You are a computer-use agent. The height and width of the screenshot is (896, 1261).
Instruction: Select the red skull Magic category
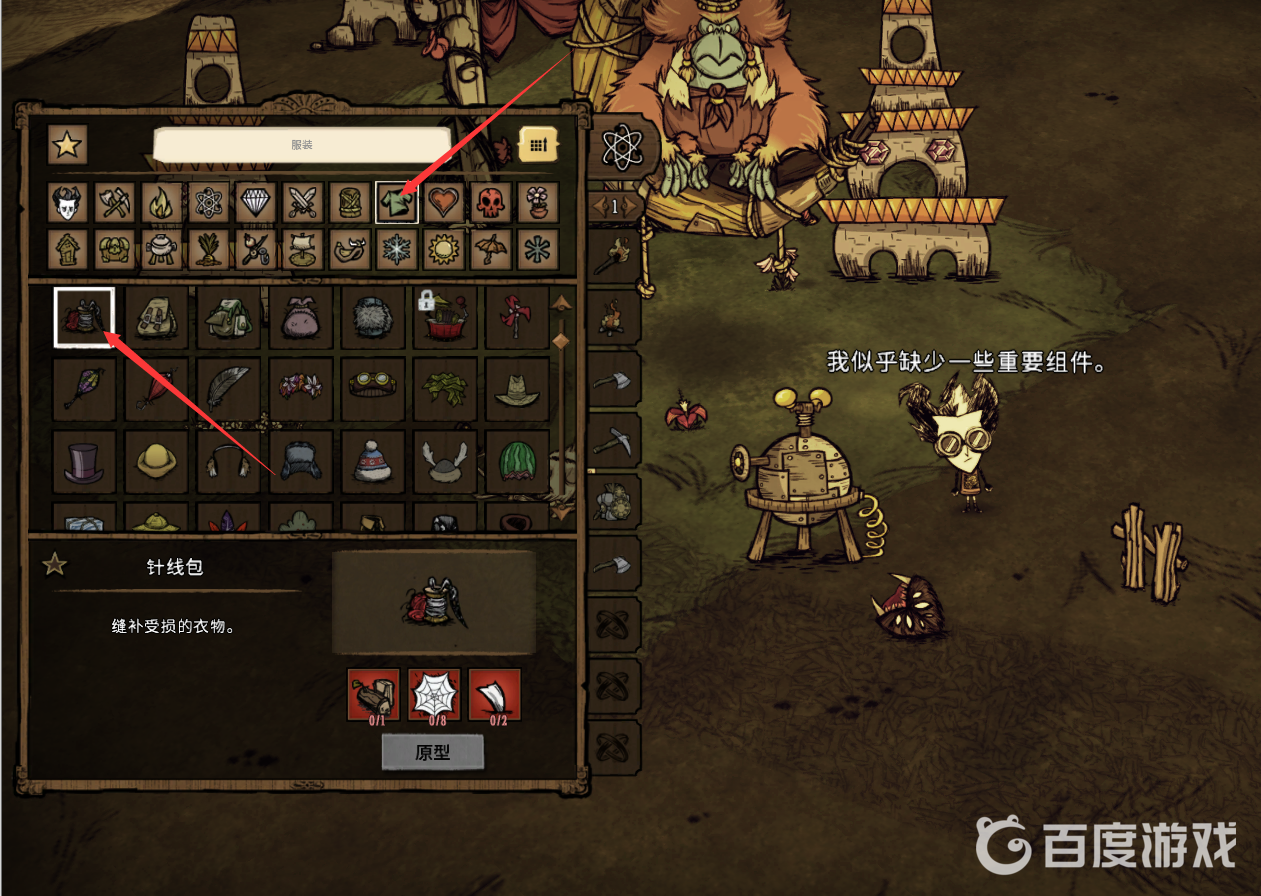[x=492, y=203]
